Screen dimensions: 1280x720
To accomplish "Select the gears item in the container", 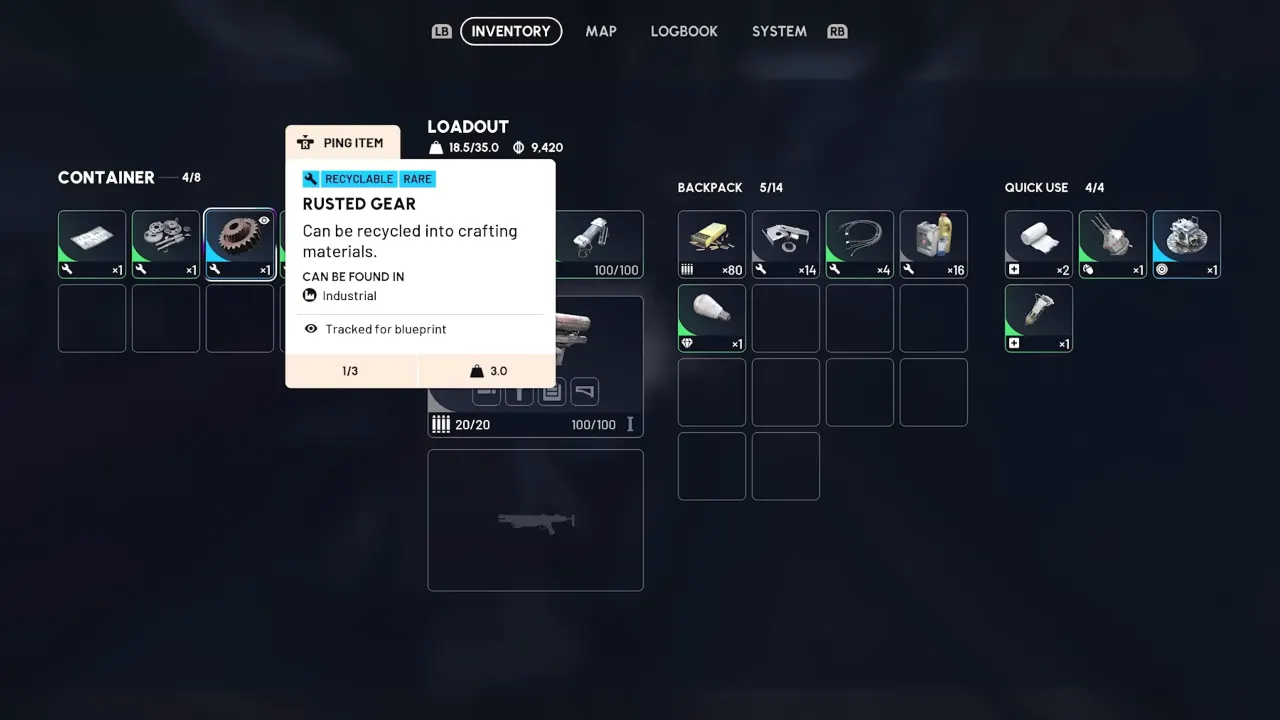I will [165, 243].
